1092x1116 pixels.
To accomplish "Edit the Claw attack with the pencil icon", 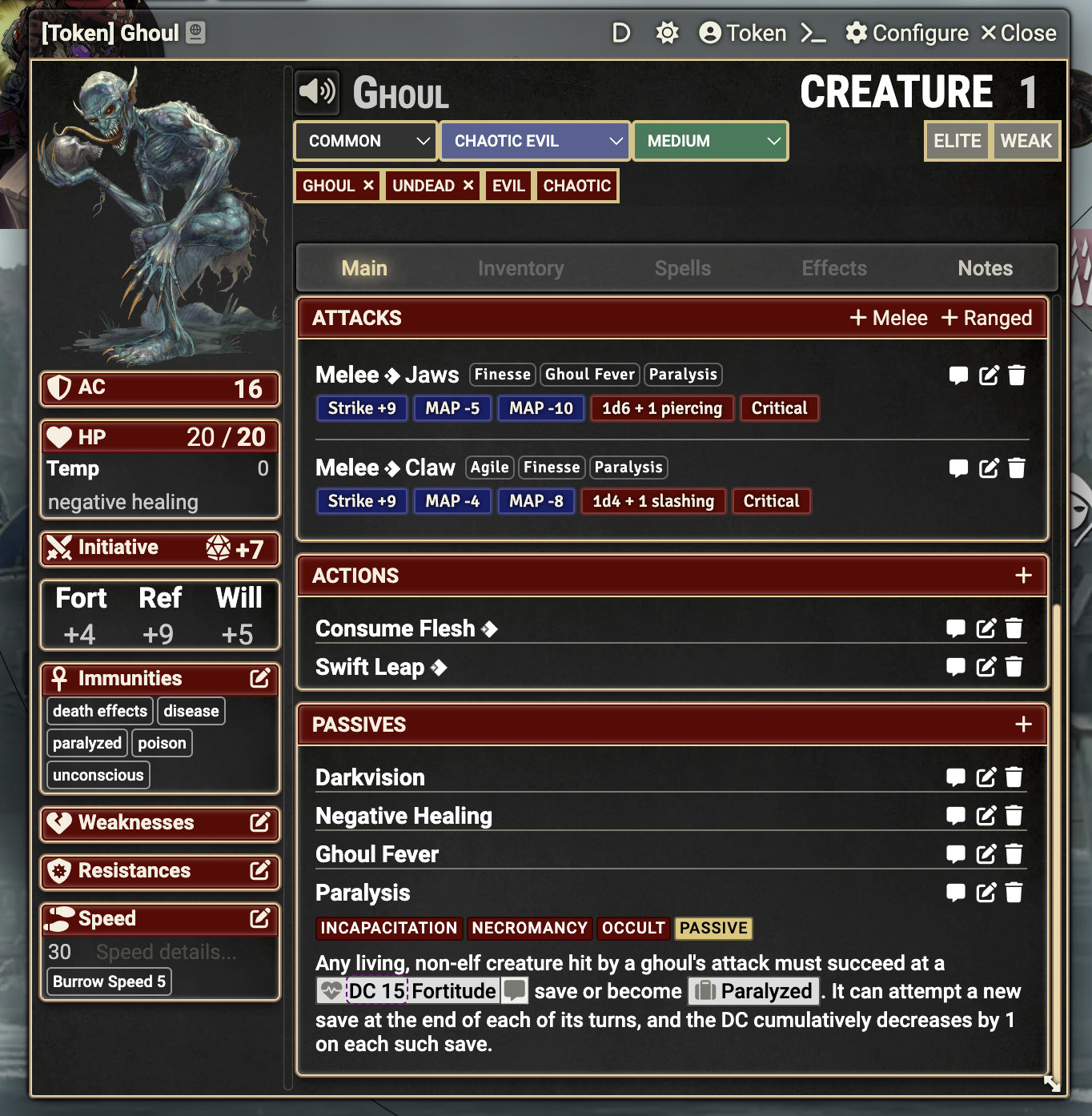I will [987, 468].
